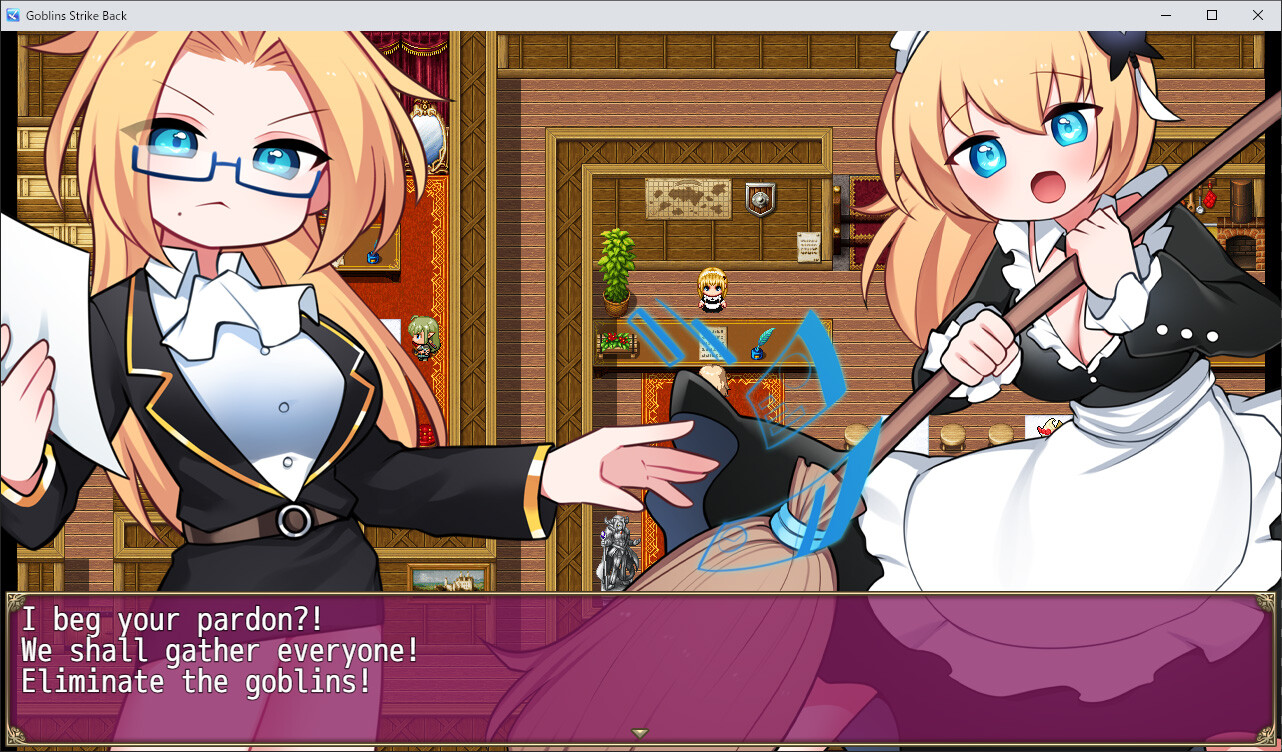Viewport: 1282px width, 752px height.
Task: Click the potted plant beside the counter
Action: click(618, 272)
